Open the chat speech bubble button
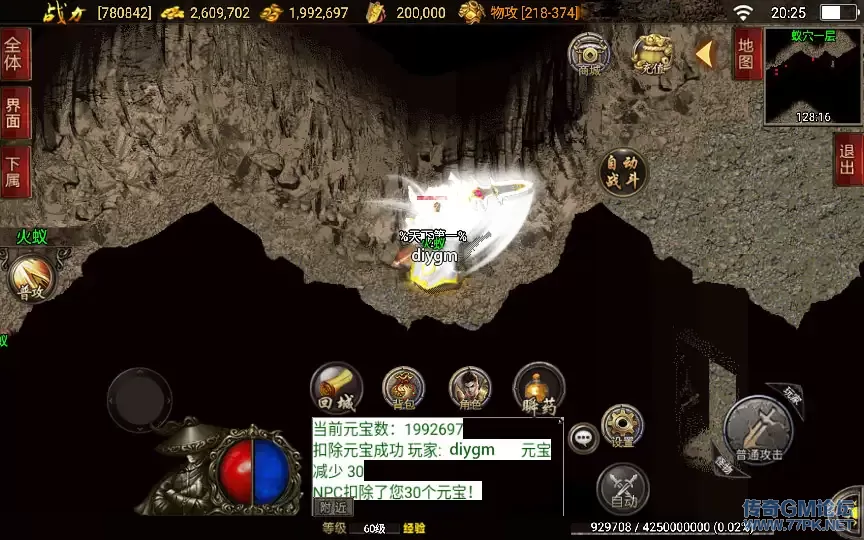 tap(583, 437)
